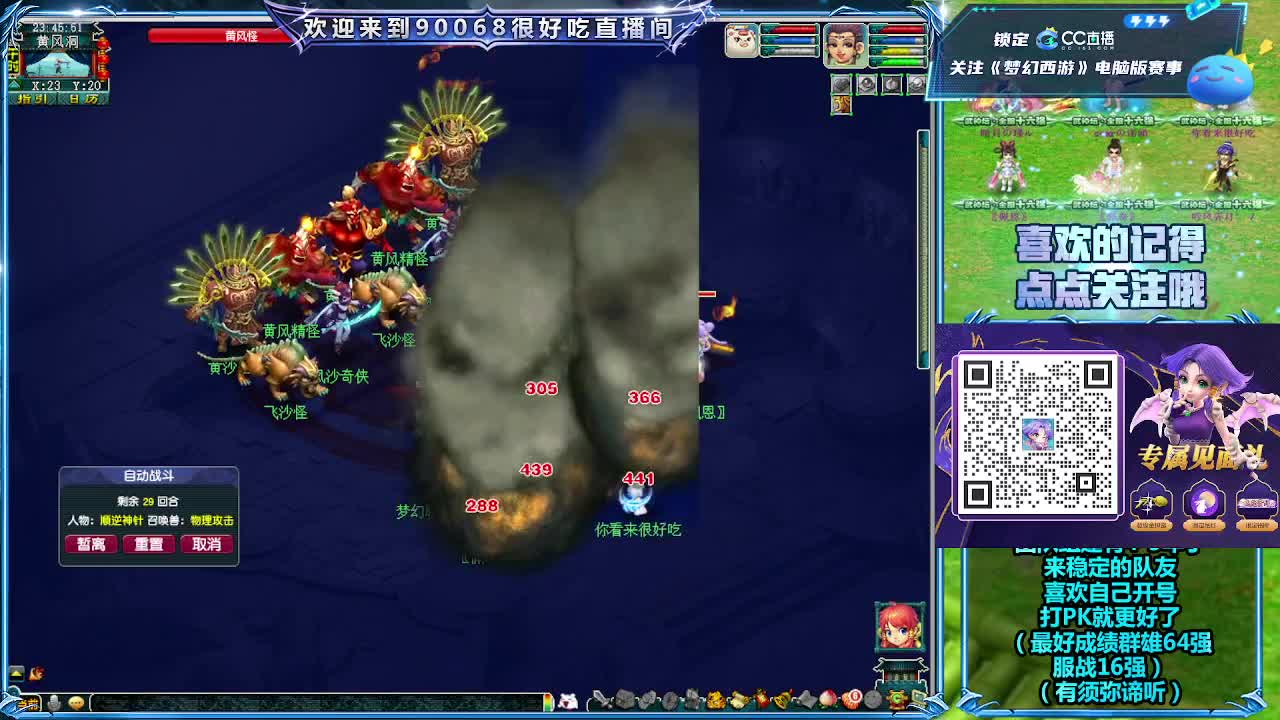Screen dimensions: 1280x720
Task: Click the red HP bar of the player portrait
Action: pos(897,30)
